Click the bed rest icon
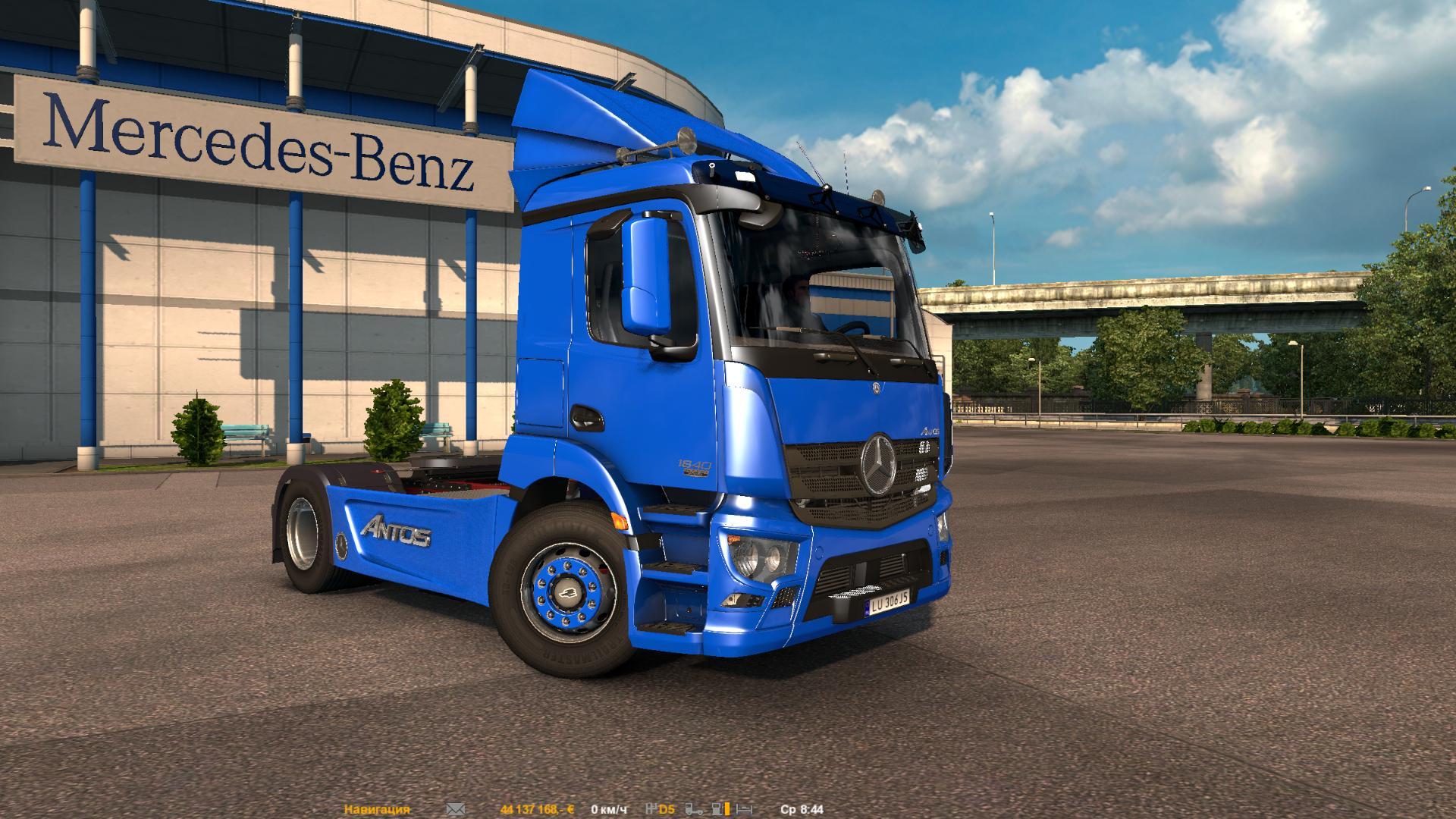 (744, 810)
